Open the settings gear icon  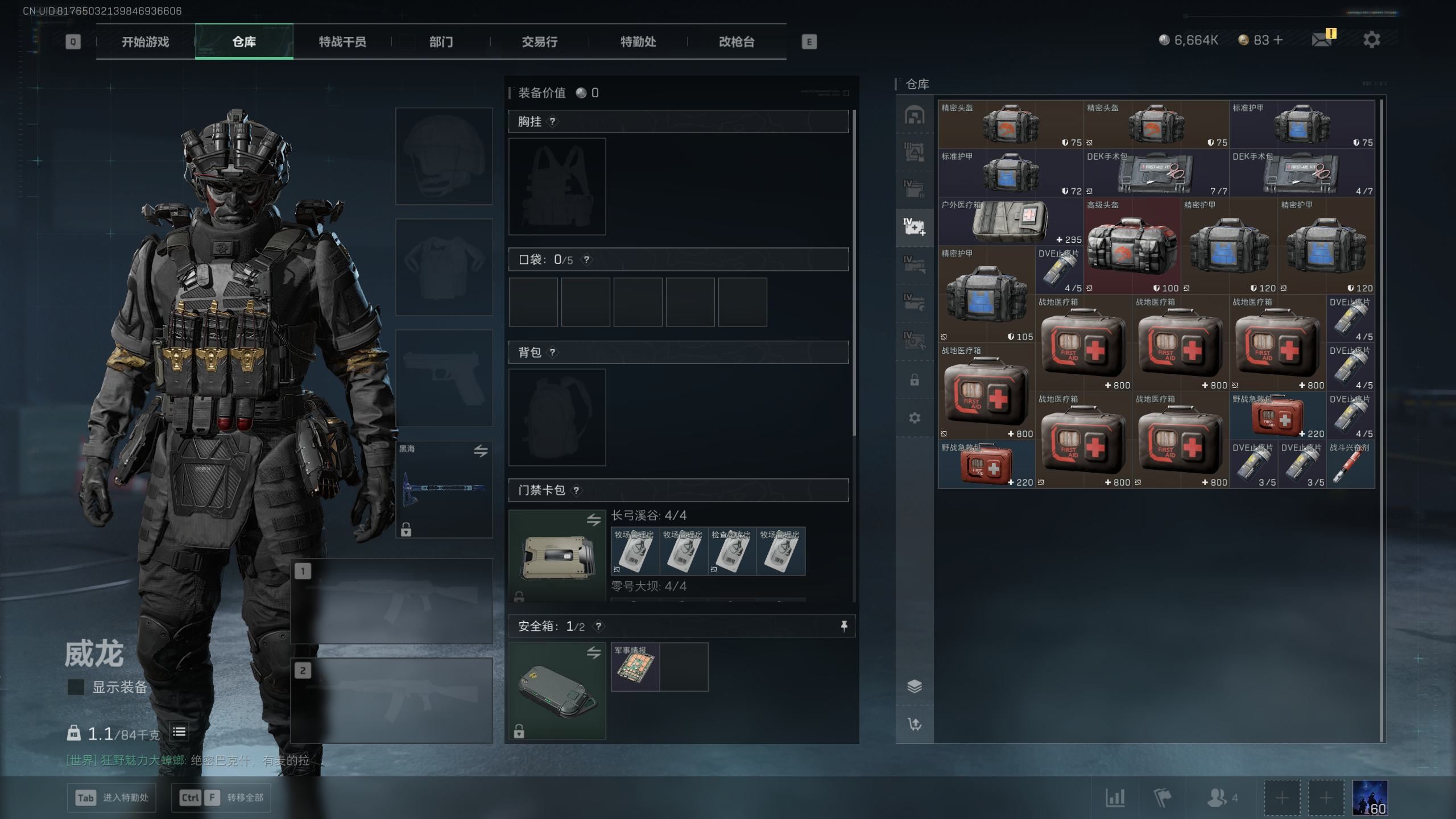click(x=1371, y=40)
